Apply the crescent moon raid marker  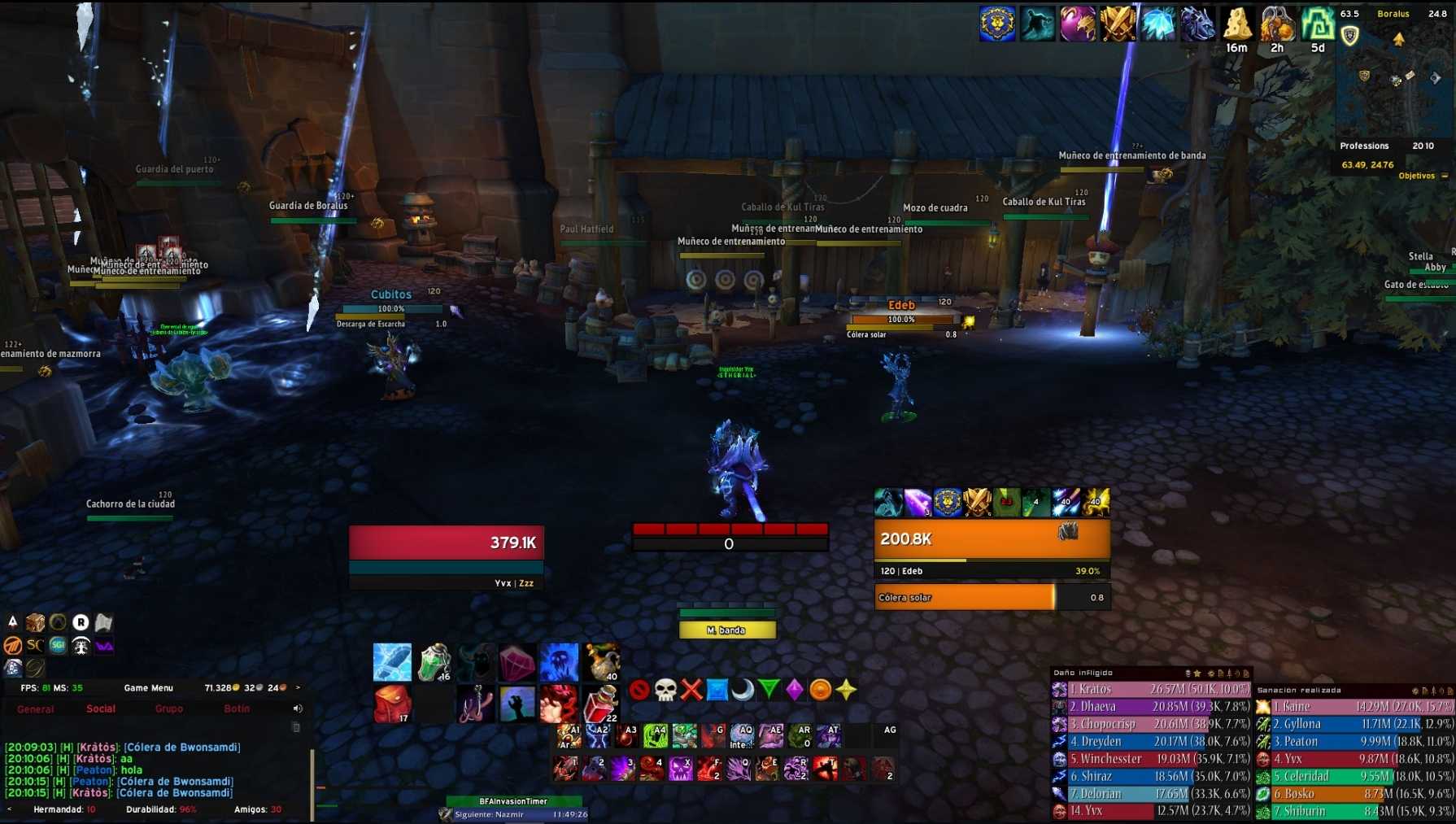point(743,690)
